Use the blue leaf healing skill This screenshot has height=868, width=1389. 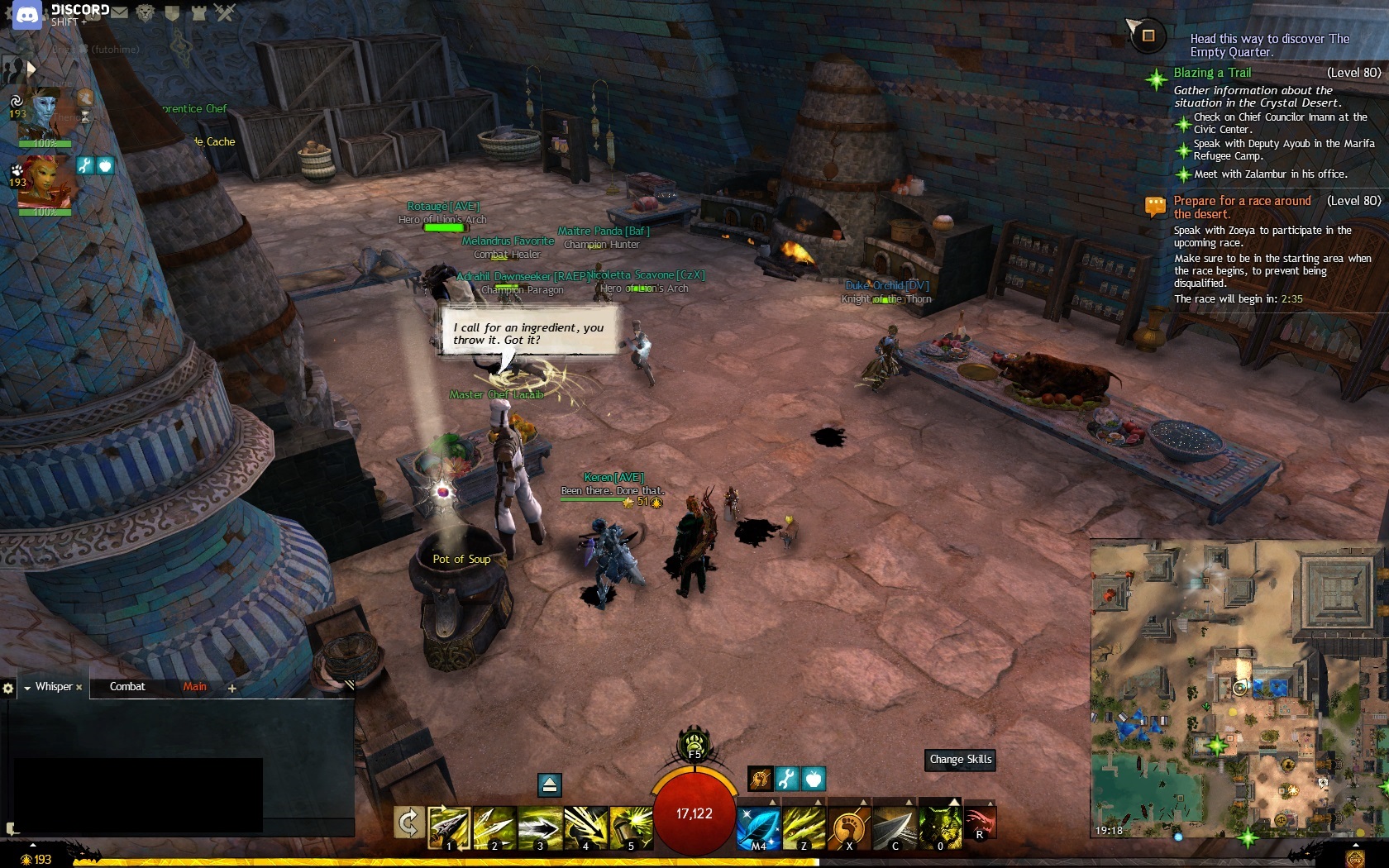click(x=758, y=827)
